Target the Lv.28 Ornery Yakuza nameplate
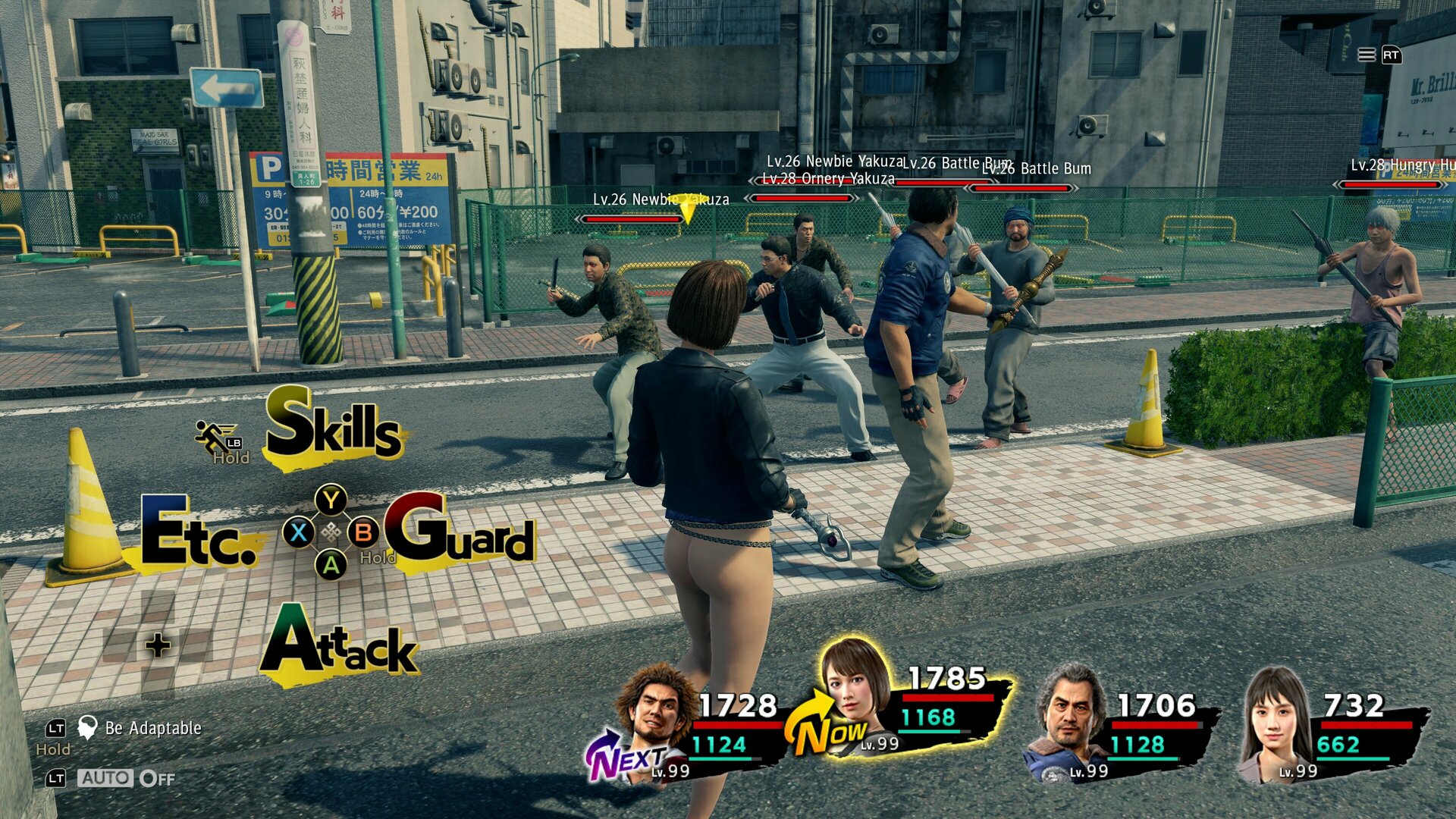This screenshot has height=819, width=1456. click(x=828, y=179)
